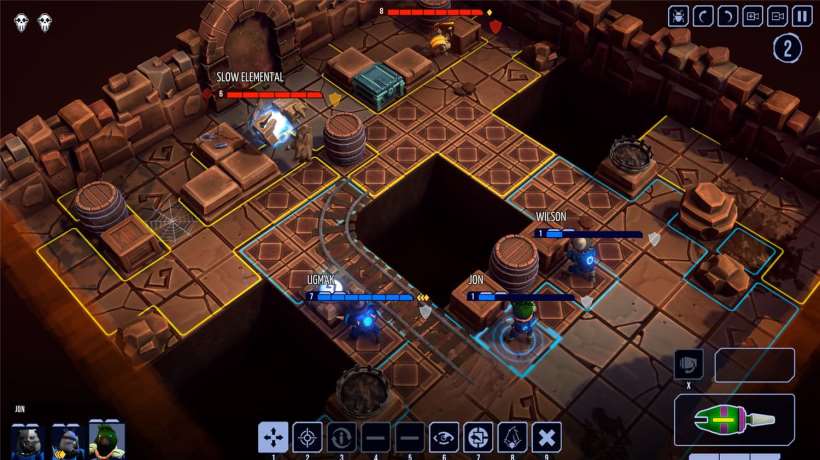Select the equipped green plasma weapon

[734, 419]
